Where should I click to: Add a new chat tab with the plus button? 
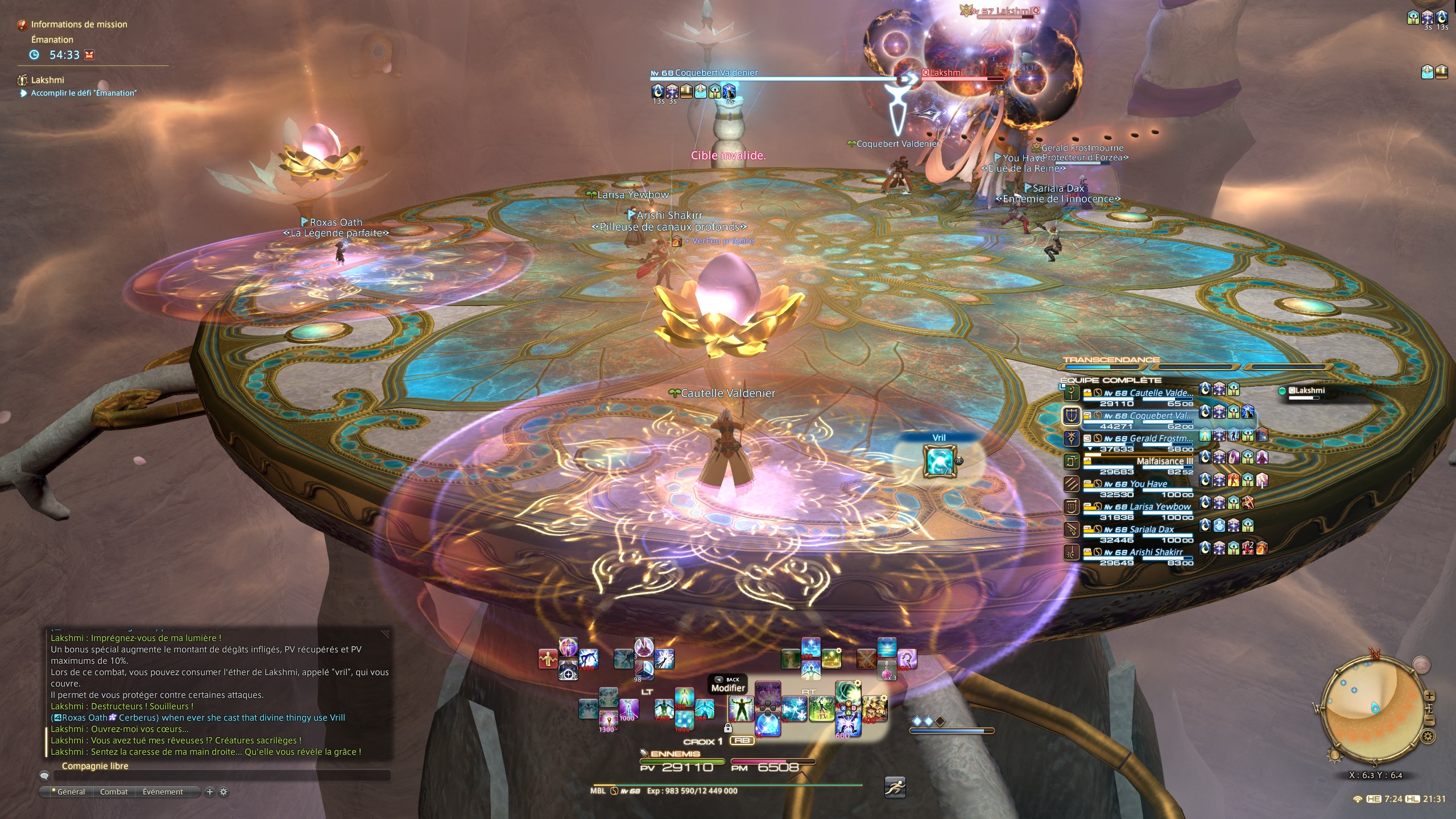(209, 792)
